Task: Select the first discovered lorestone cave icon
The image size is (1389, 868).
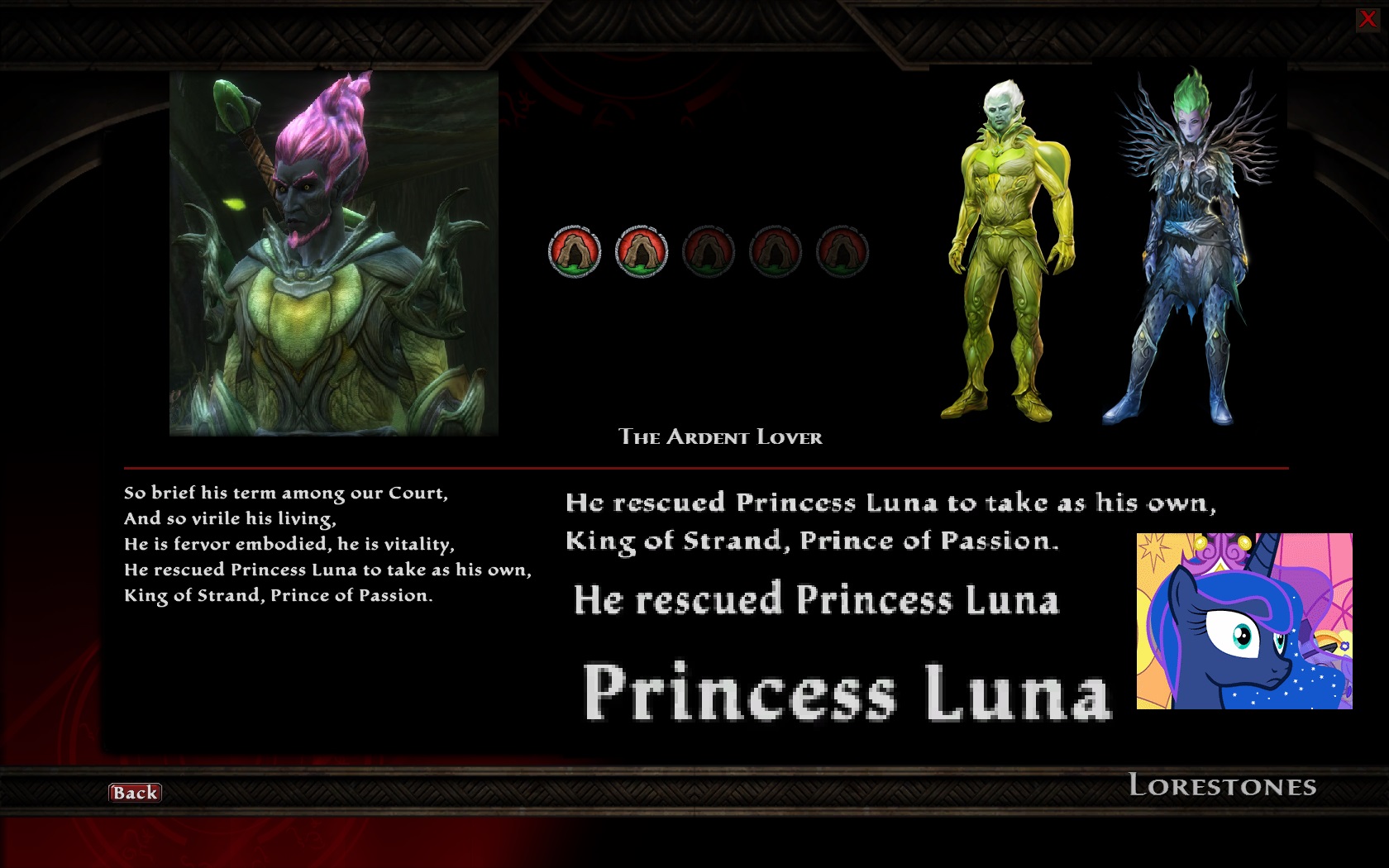Action: pyautogui.click(x=575, y=252)
